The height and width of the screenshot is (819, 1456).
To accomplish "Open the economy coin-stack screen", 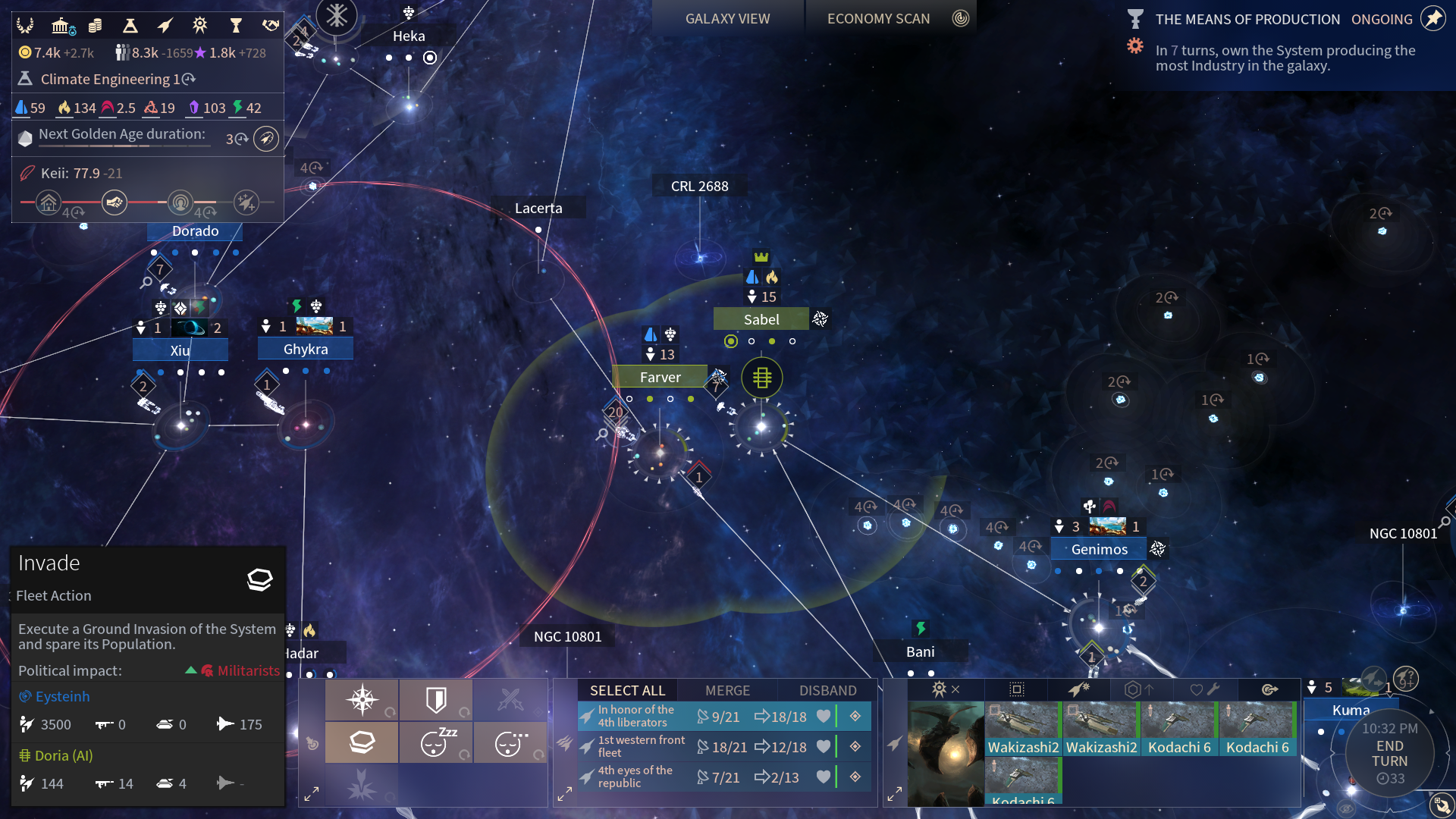I will coord(95,26).
